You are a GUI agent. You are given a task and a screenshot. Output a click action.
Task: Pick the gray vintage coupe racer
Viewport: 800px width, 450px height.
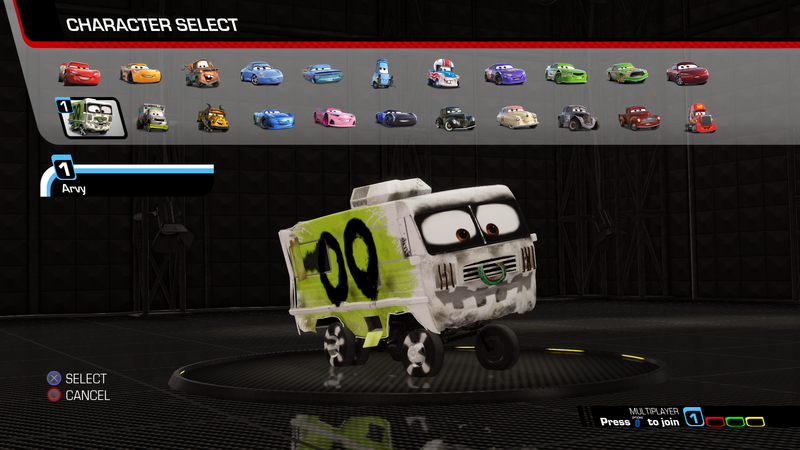tap(577, 118)
